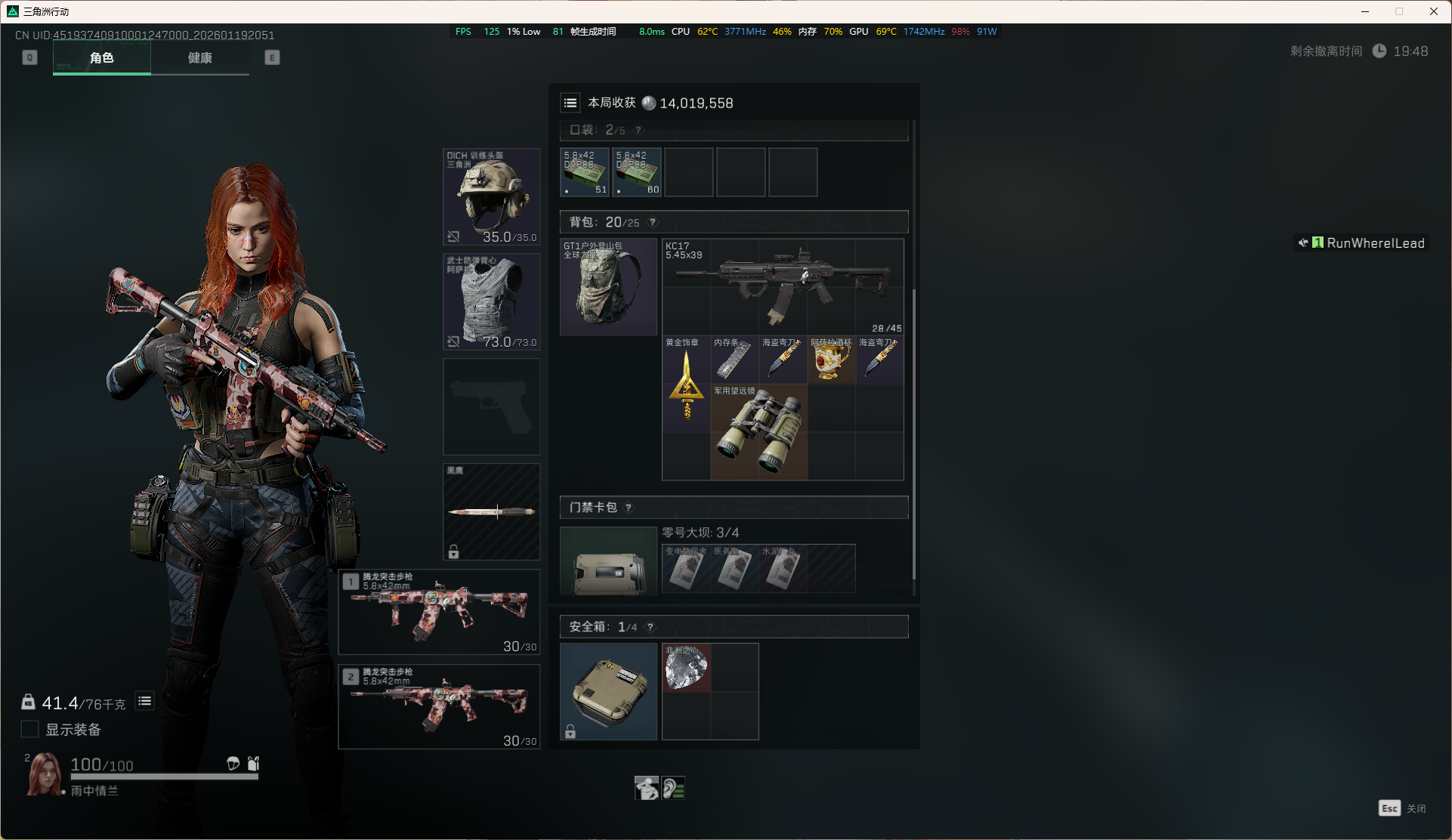
Task: Select the 角色 tab
Action: (102, 58)
